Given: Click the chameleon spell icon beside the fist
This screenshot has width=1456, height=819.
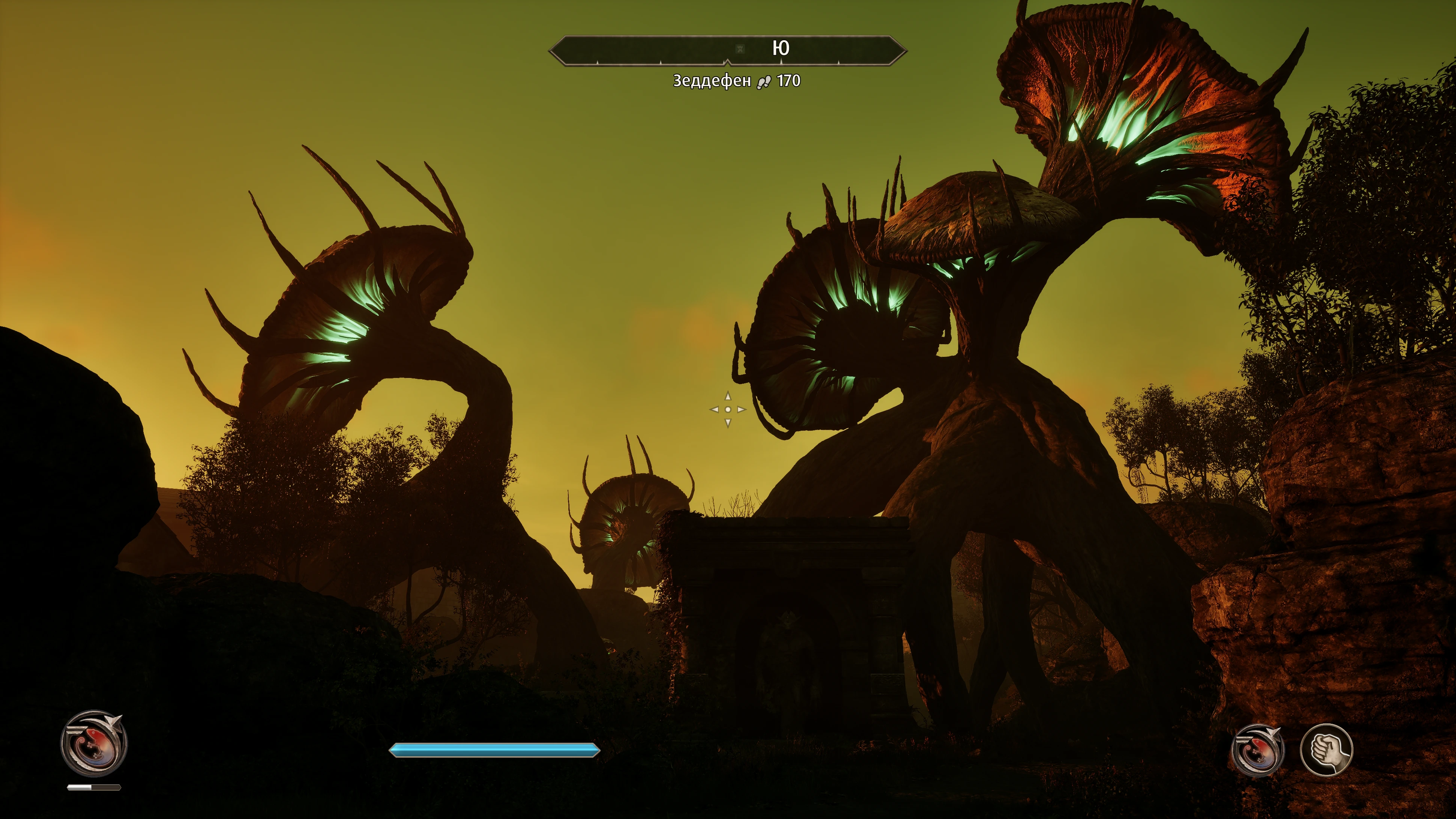Looking at the screenshot, I should 1258,751.
